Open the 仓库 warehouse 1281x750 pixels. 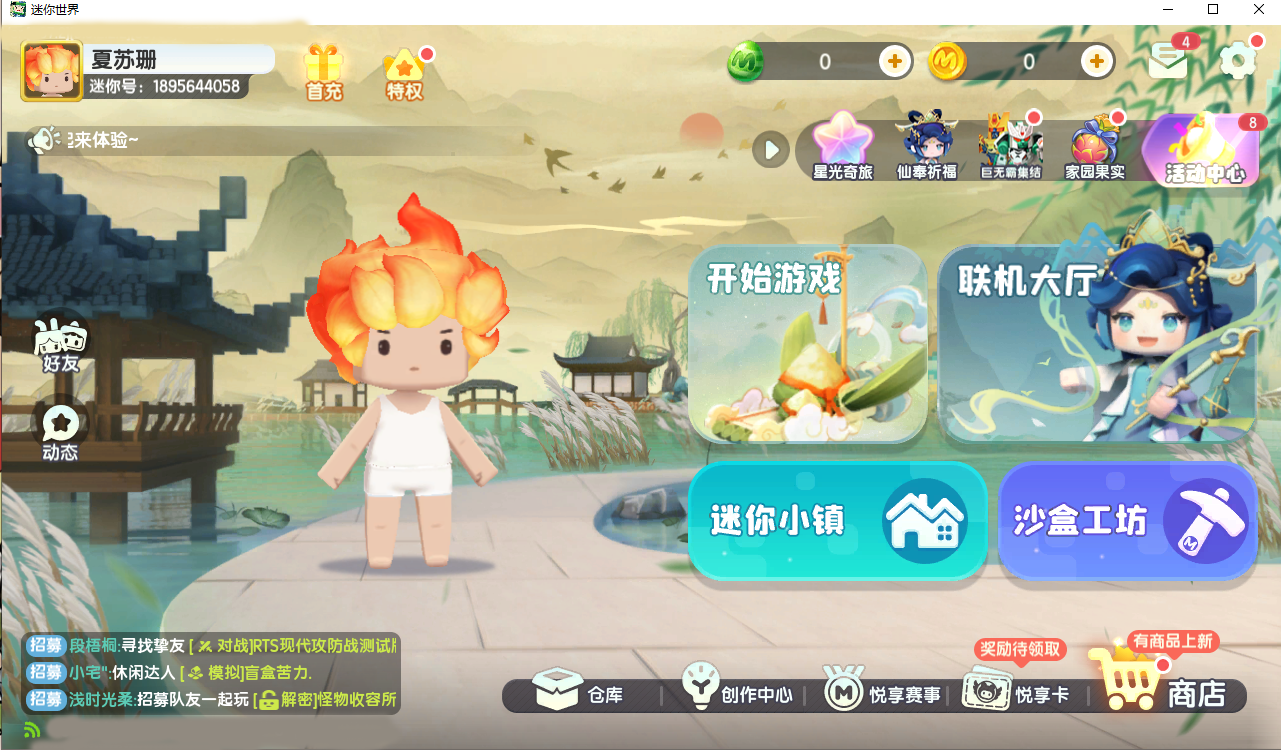coord(578,690)
